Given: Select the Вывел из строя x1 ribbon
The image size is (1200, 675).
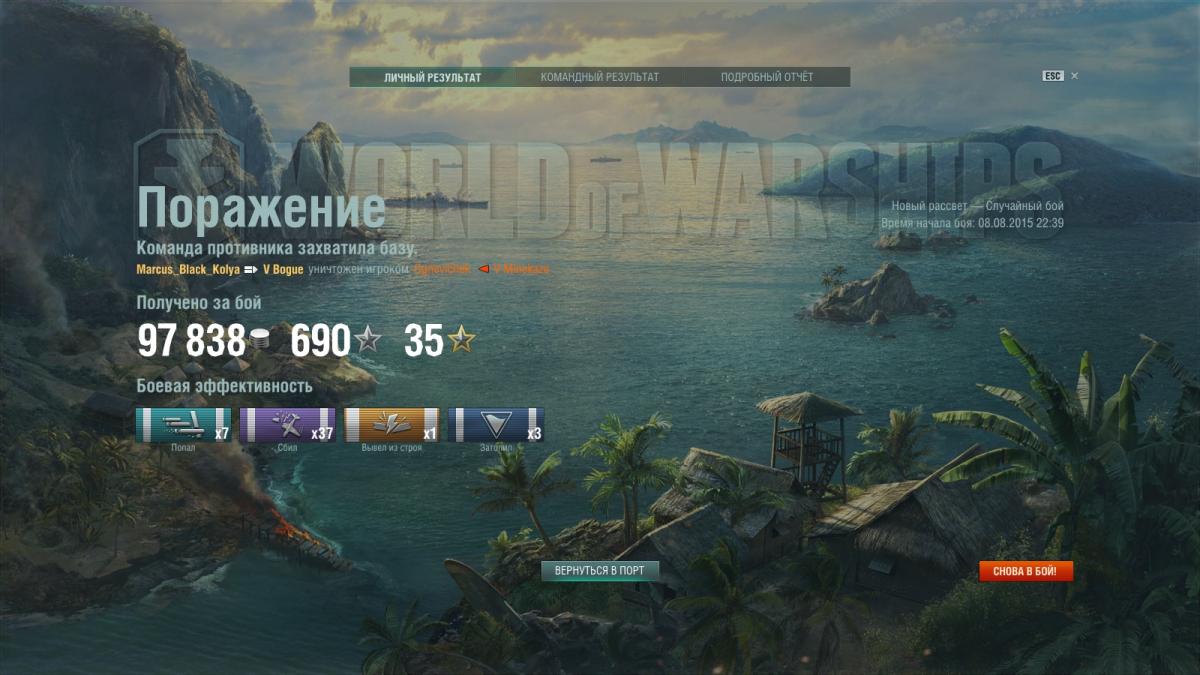Looking at the screenshot, I should pyautogui.click(x=391, y=425).
